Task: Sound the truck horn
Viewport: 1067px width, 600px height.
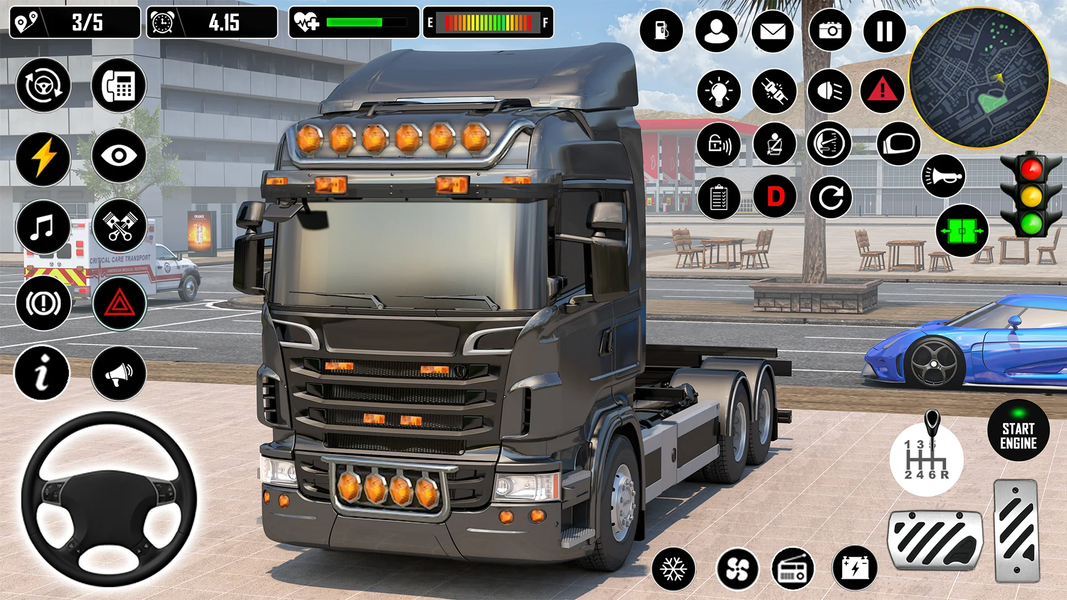Action: [943, 176]
